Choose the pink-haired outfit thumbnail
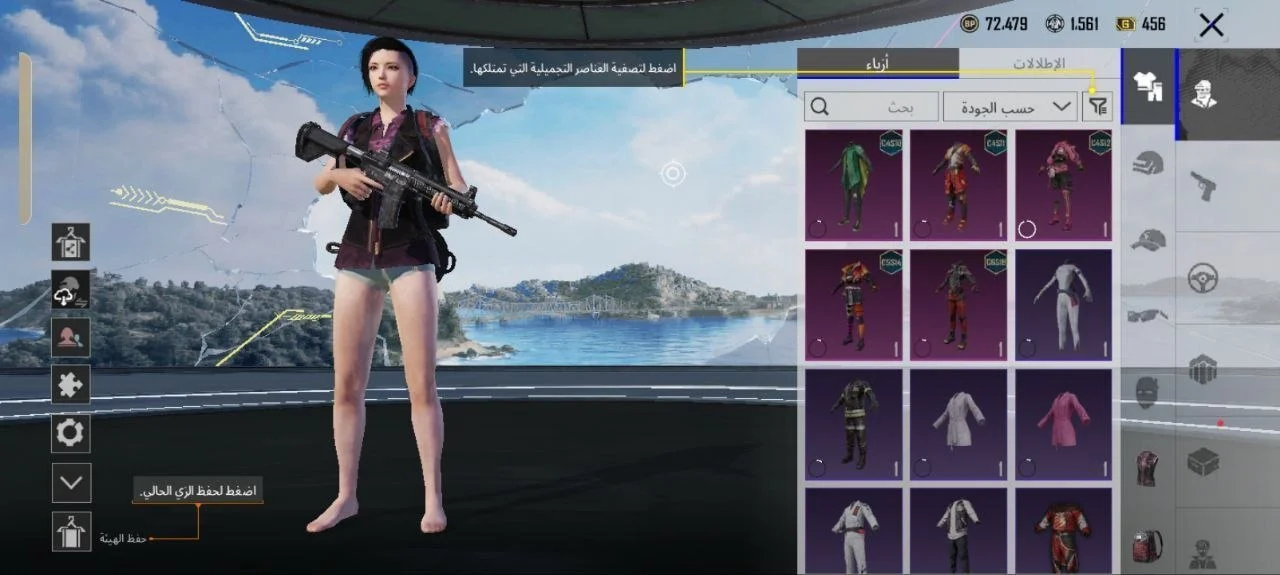 (1063, 185)
